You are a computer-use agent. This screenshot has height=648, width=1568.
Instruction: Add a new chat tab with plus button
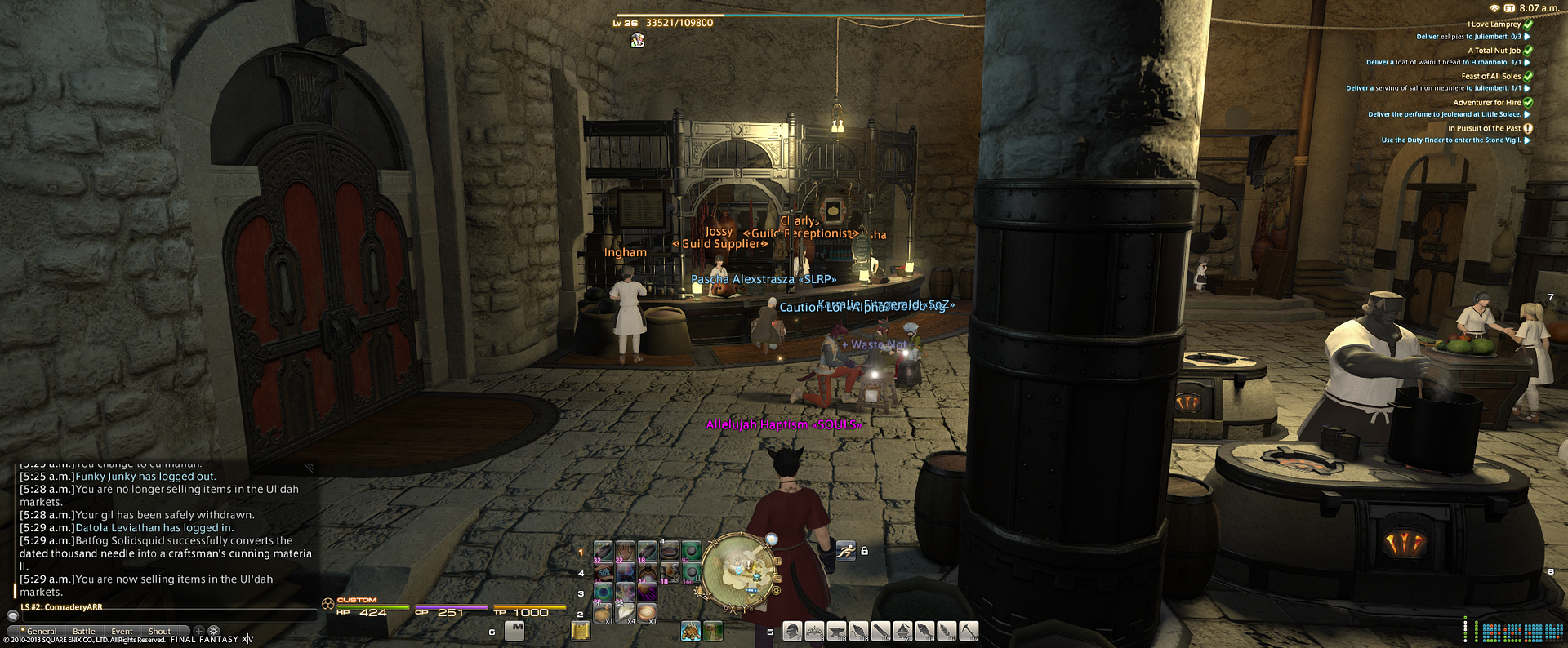198,631
